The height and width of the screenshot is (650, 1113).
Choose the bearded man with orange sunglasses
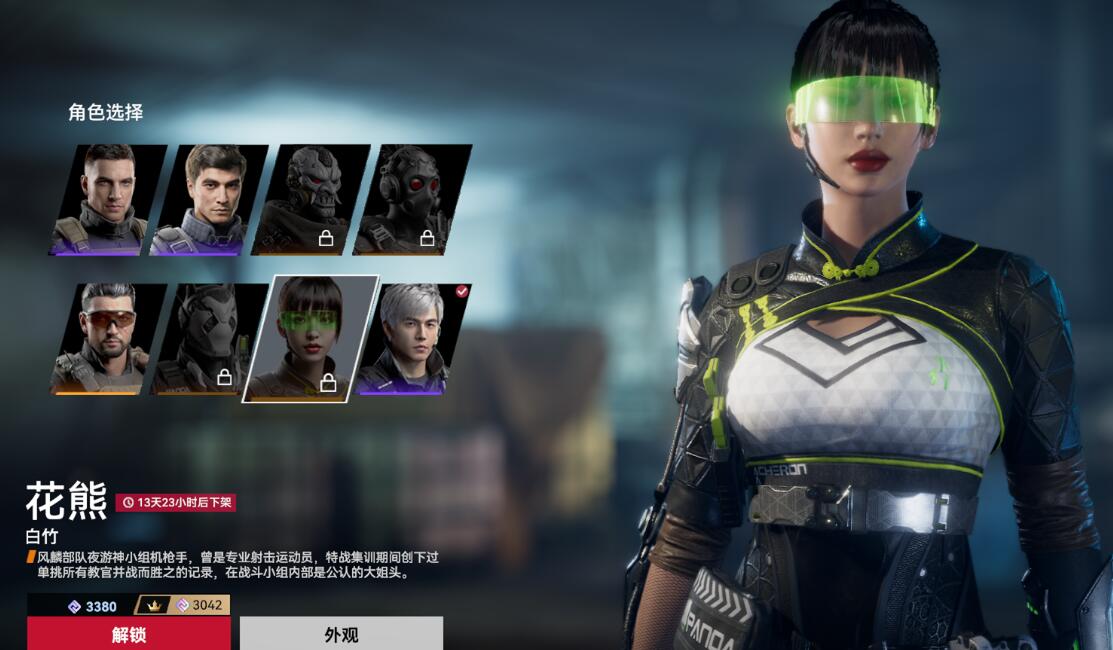[108, 338]
